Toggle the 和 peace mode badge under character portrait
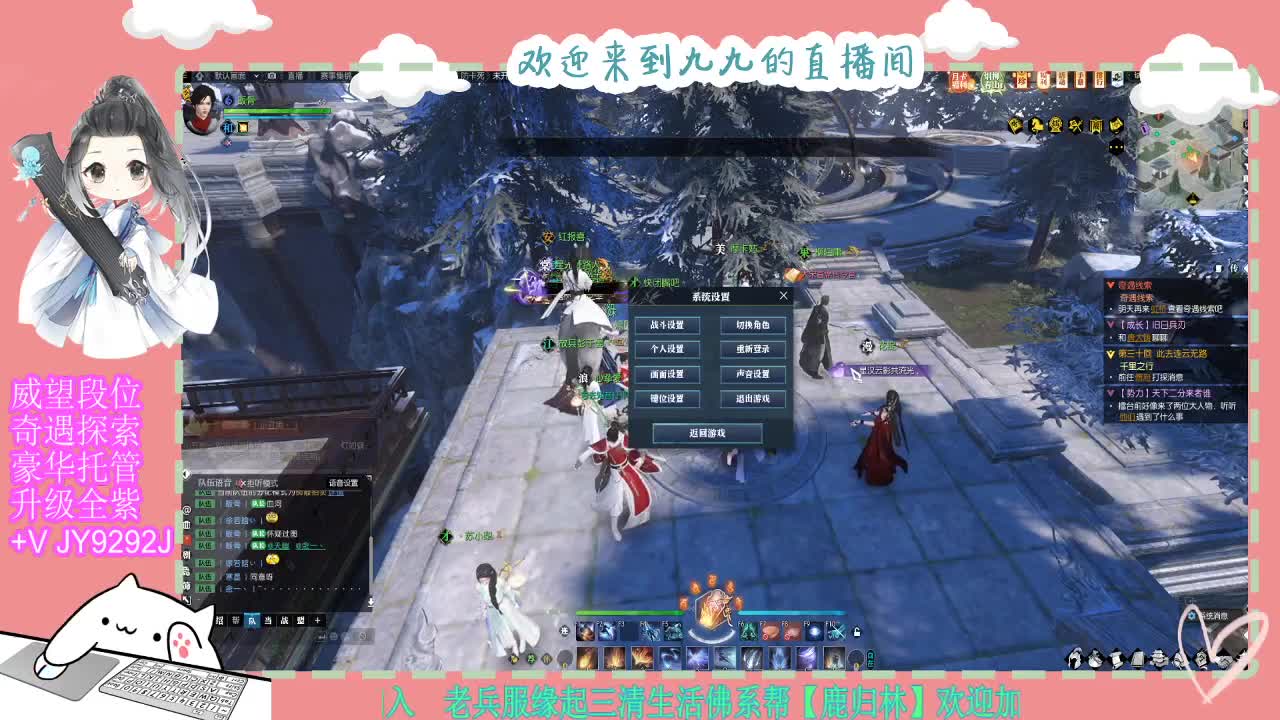This screenshot has height=720, width=1280. [x=228, y=127]
